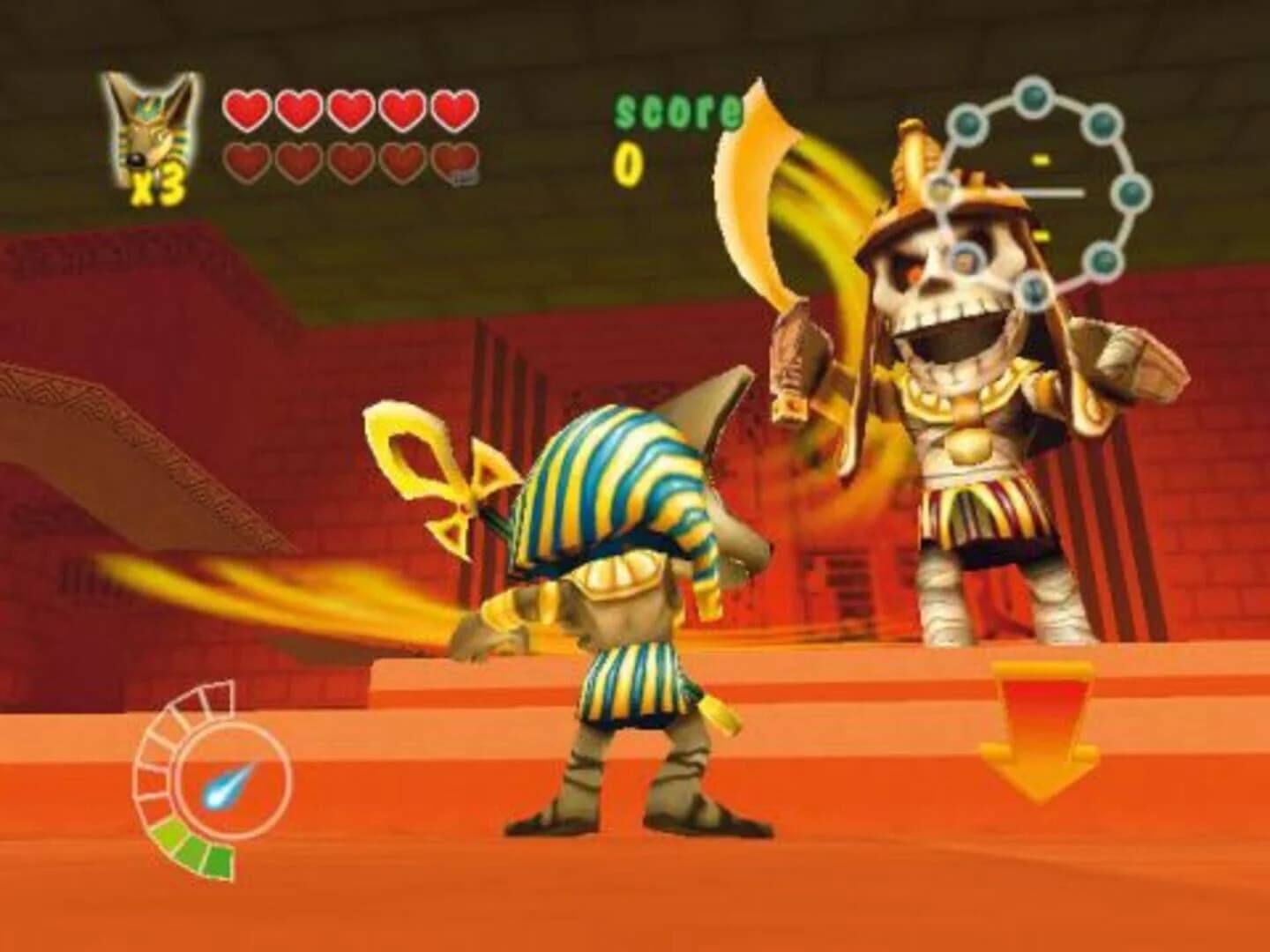Click the green score label

(677, 110)
